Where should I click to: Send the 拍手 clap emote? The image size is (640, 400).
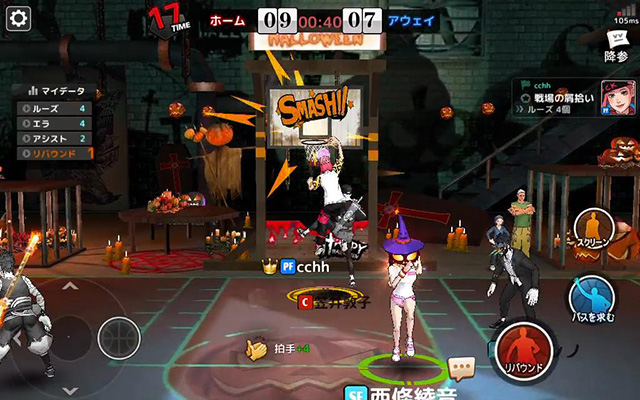click(x=260, y=349)
